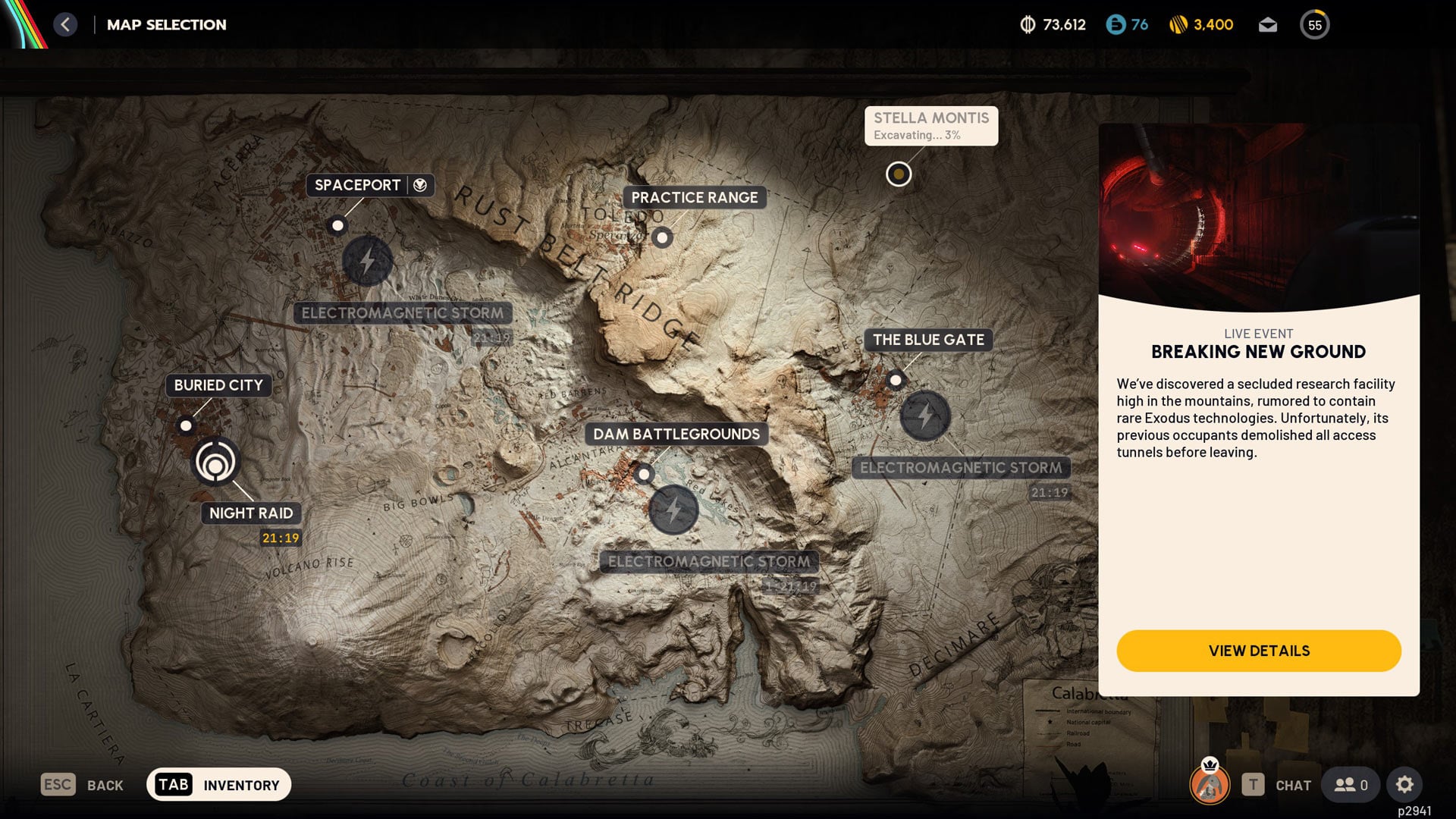This screenshot has width=1456, height=819.
Task: Open the settings gear in the bottom right
Action: 1406,785
